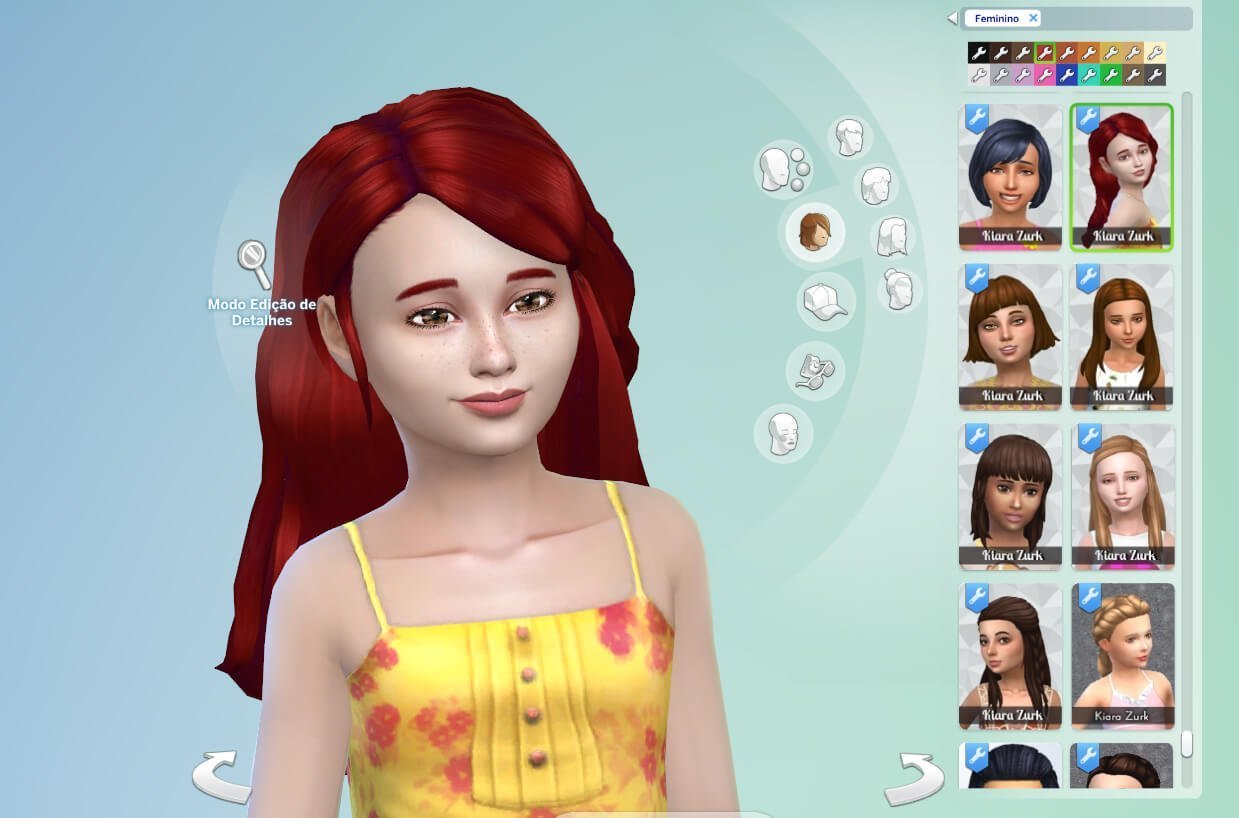Image resolution: width=1239 pixels, height=818 pixels.
Task: Pick the pink hair color swatch
Action: pyautogui.click(x=1045, y=75)
